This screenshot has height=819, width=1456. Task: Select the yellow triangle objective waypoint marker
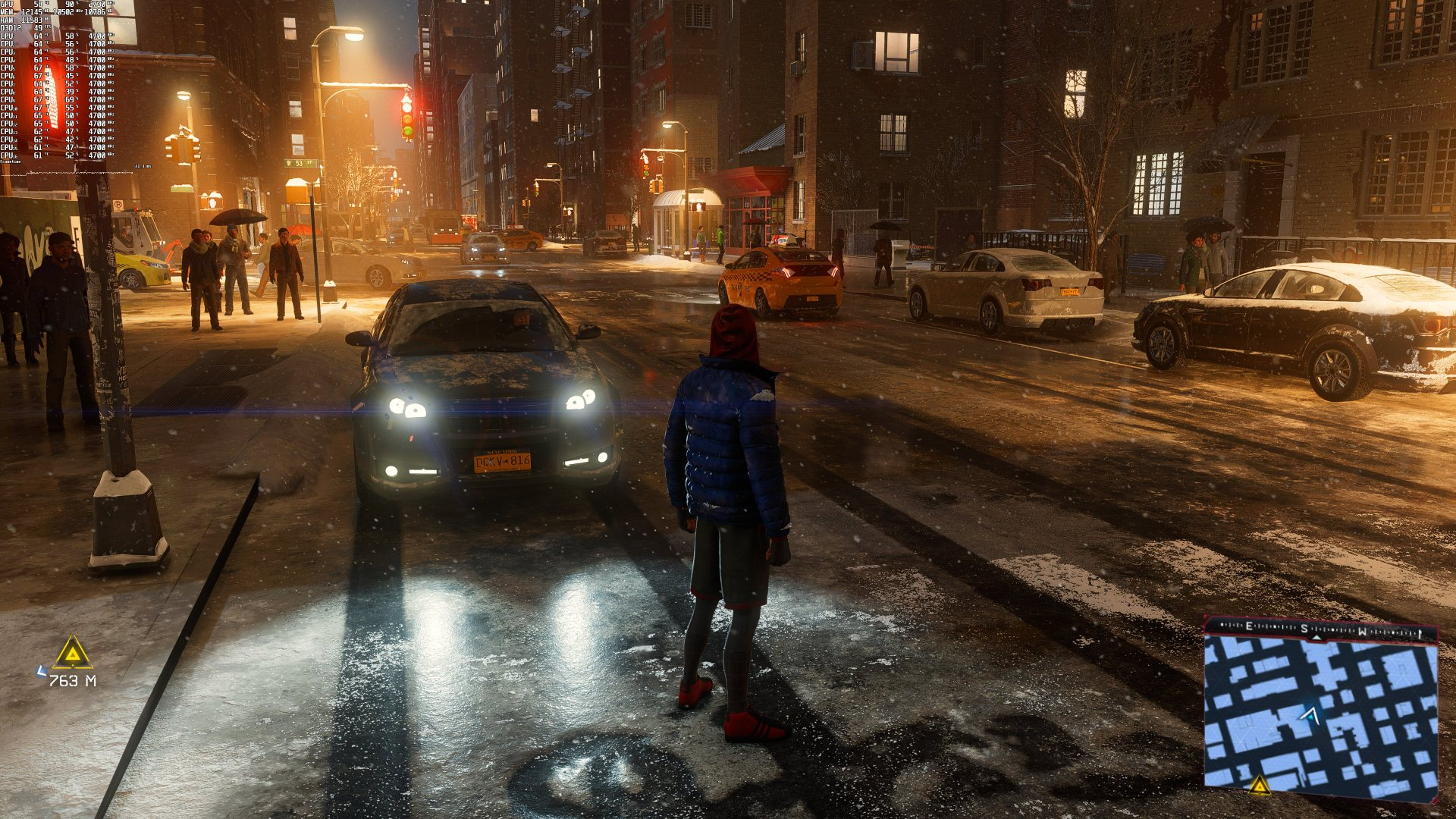73,654
